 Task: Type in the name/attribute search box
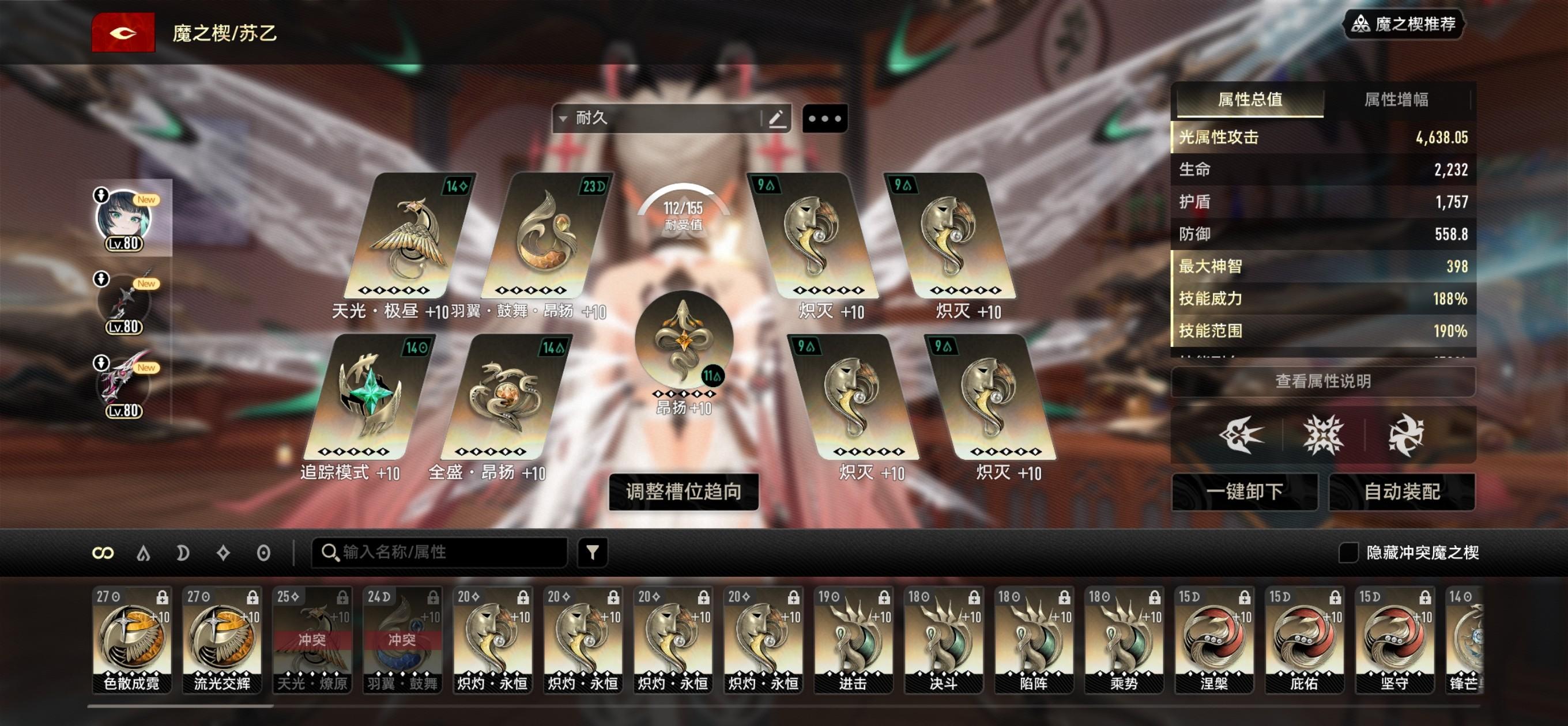pyautogui.click(x=444, y=552)
